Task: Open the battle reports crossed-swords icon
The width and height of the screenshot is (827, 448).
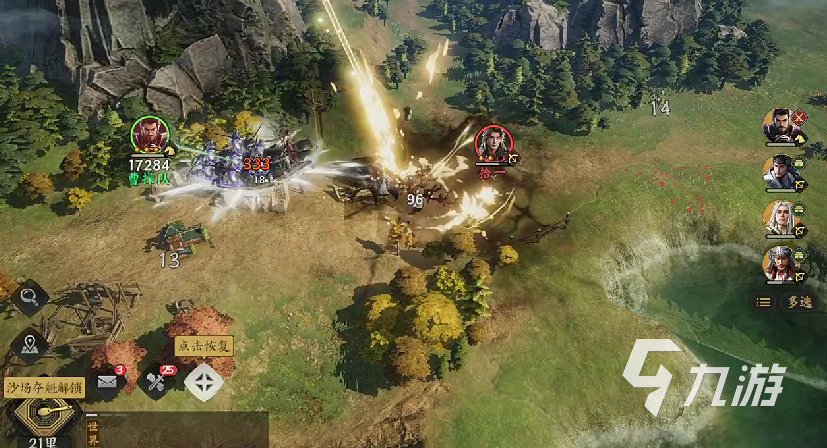Action: pyautogui.click(x=155, y=381)
